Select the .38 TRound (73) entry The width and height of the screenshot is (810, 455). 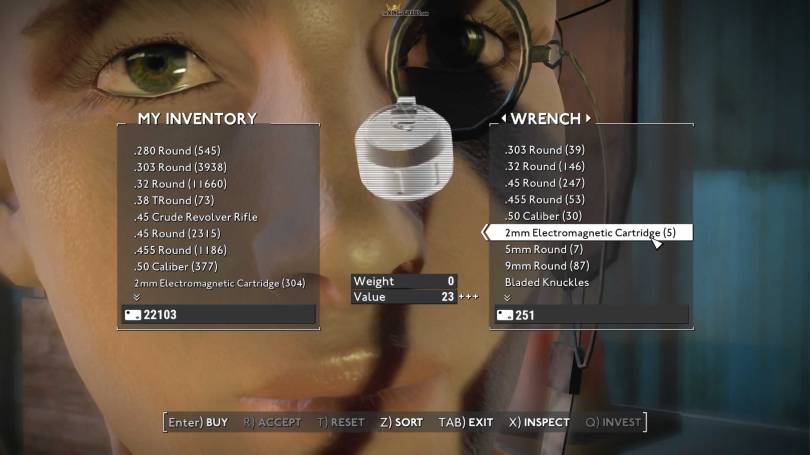coord(174,200)
